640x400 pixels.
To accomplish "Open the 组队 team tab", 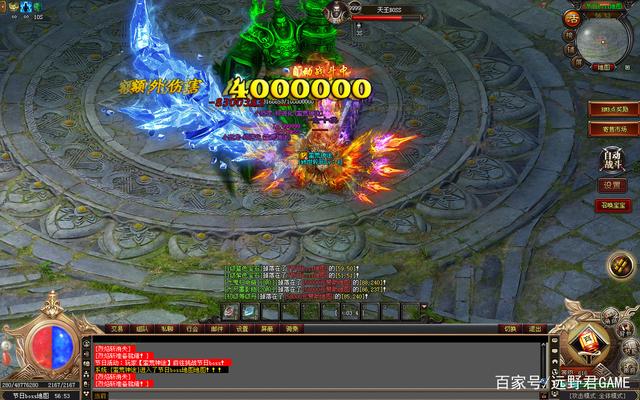I will [x=142, y=328].
